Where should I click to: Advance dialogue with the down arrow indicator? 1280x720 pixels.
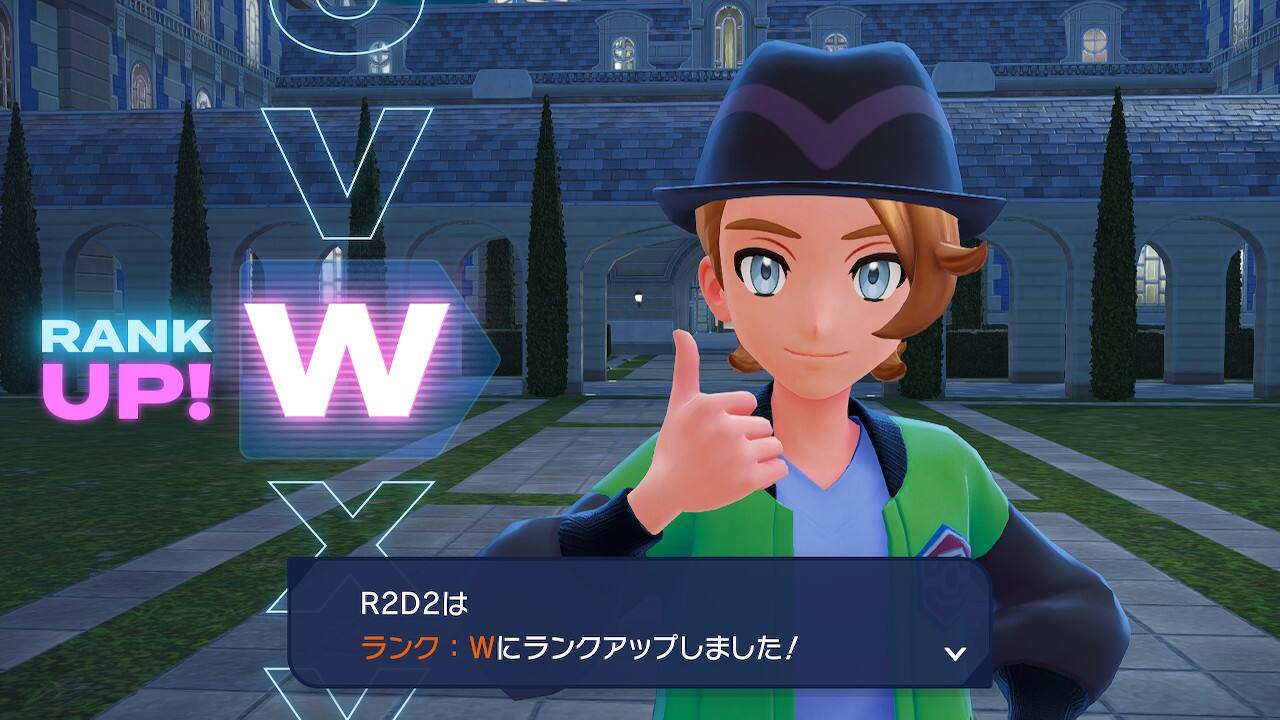(955, 653)
